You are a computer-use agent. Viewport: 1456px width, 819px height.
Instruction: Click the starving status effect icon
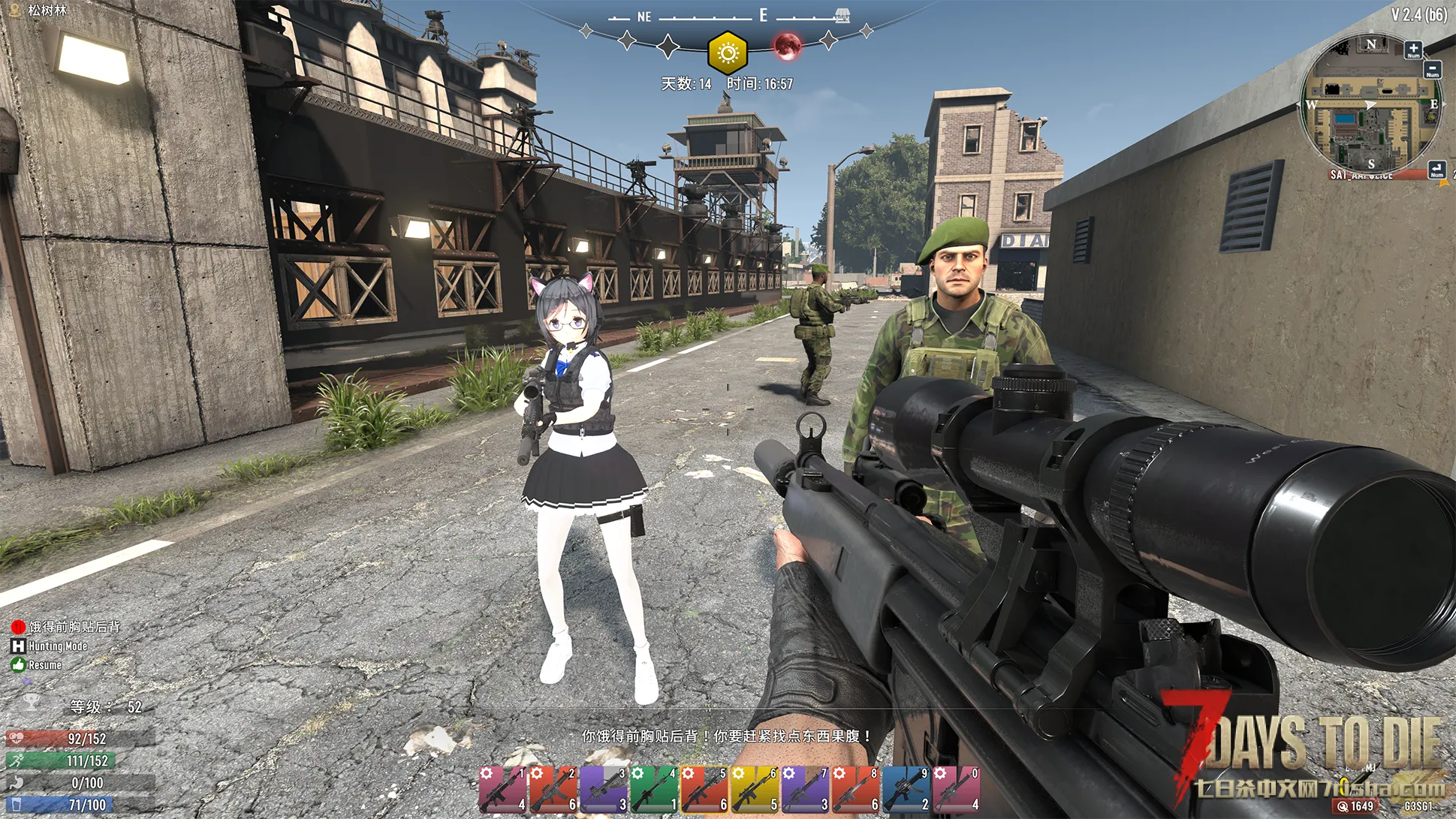click(x=18, y=627)
